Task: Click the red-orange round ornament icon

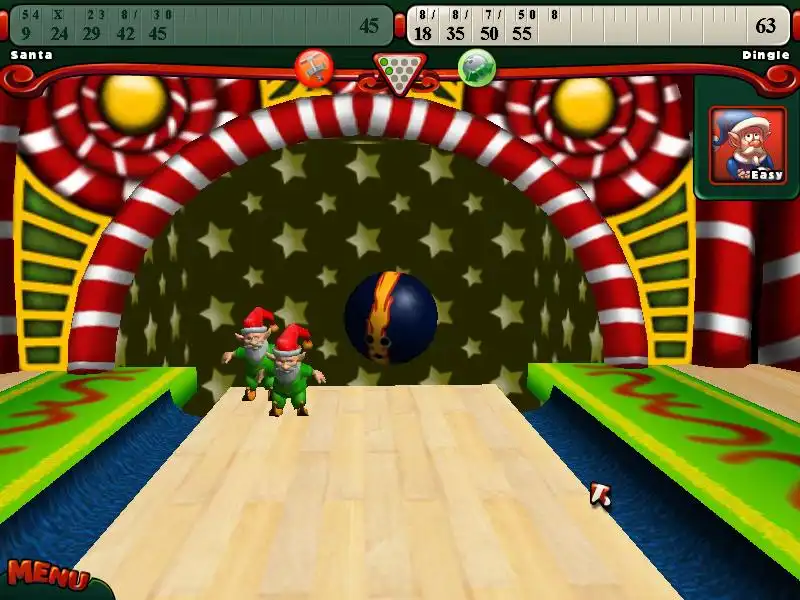Action: [314, 67]
